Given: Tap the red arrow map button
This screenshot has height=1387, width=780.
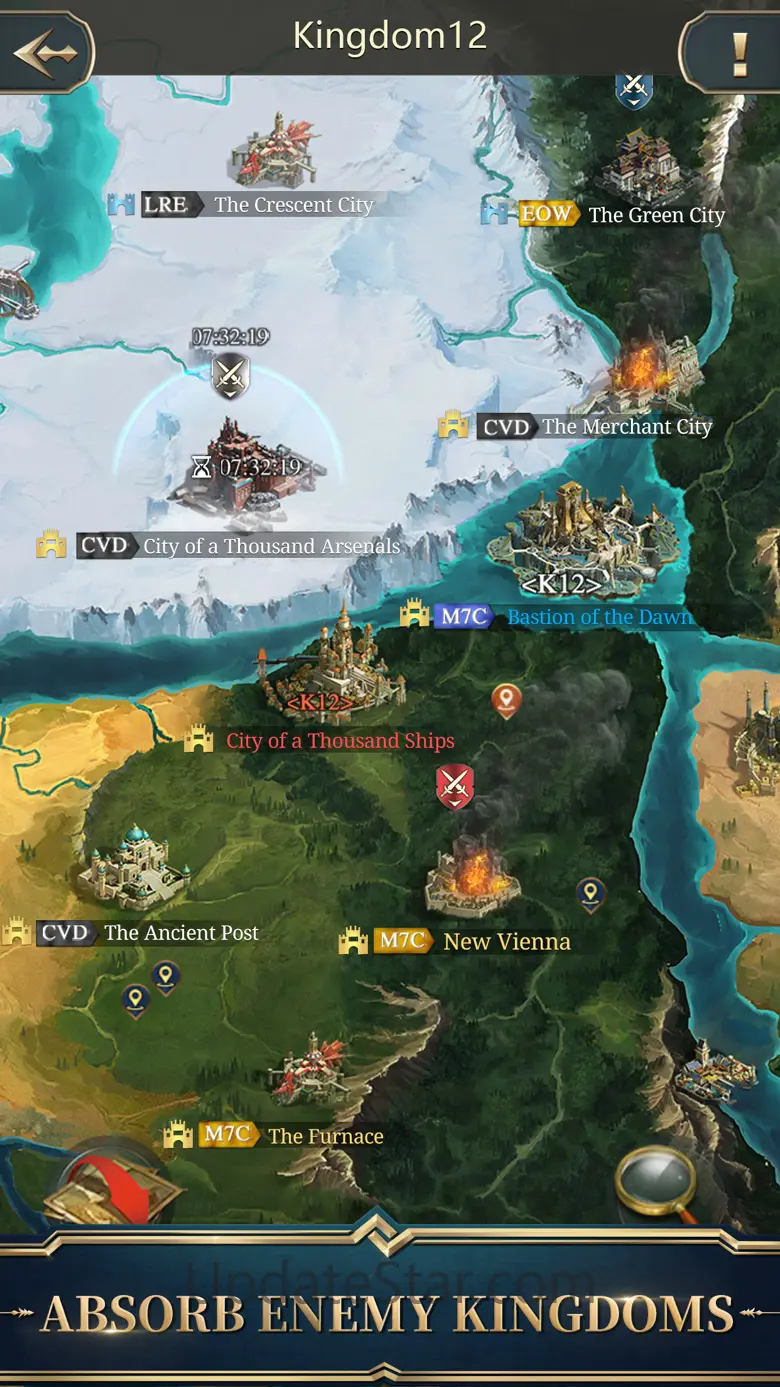Looking at the screenshot, I should pyautogui.click(x=112, y=1185).
